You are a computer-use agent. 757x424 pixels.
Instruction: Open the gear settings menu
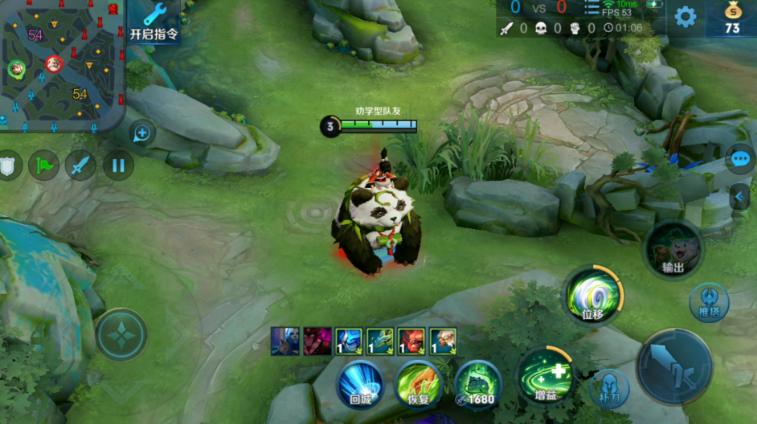685,16
